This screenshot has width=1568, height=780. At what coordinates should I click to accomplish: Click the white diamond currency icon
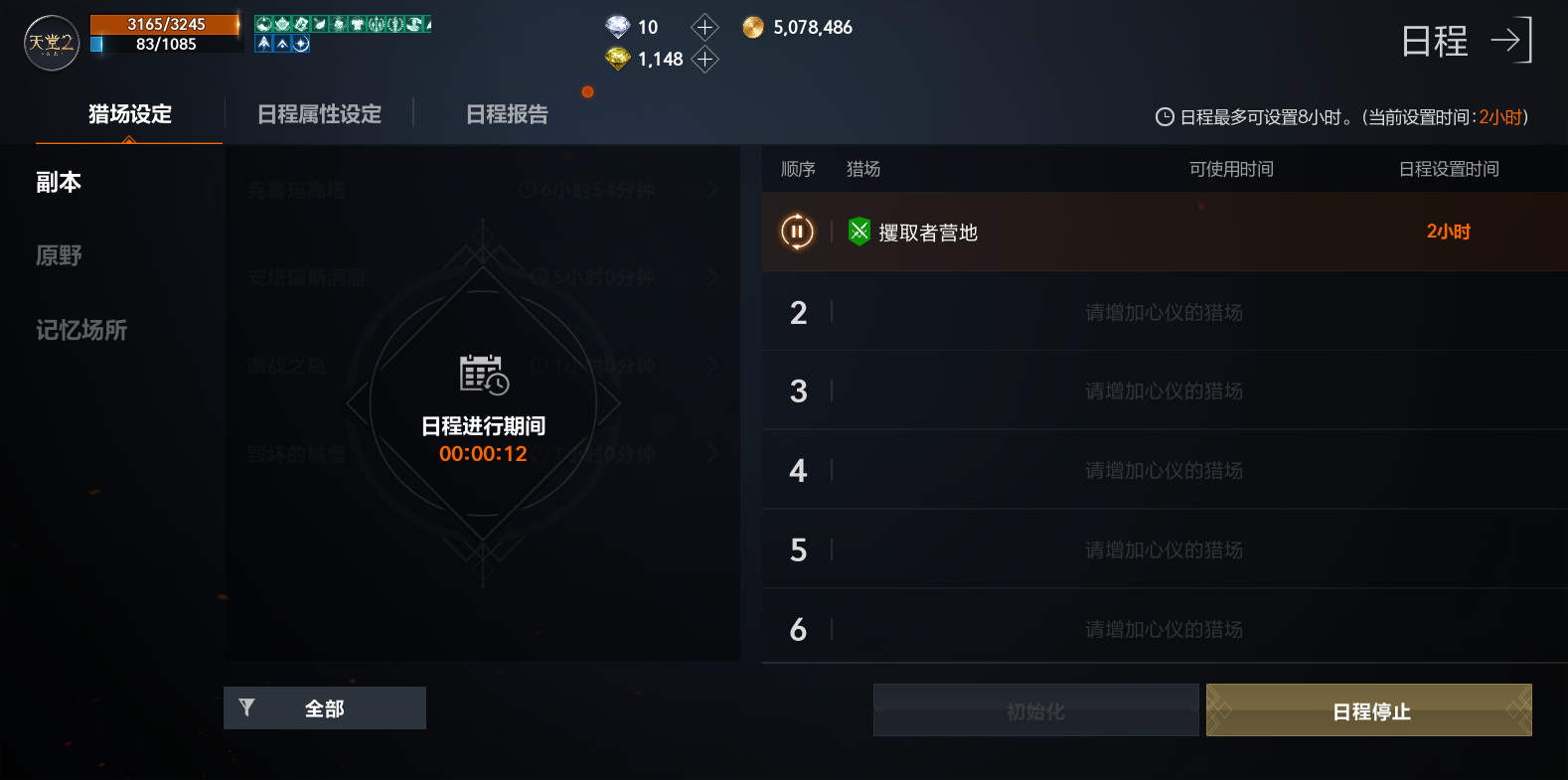[616, 27]
